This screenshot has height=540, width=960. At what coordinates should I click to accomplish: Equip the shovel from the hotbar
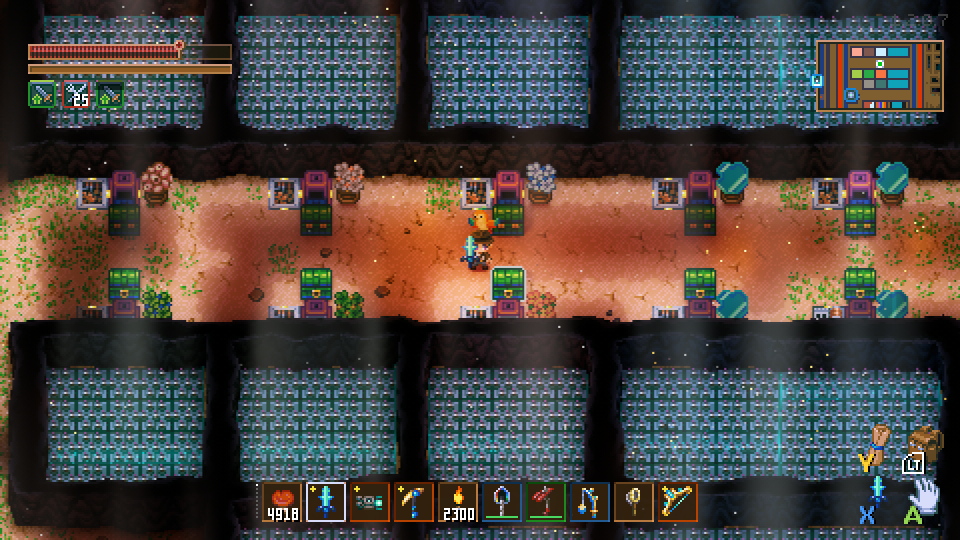(502, 502)
